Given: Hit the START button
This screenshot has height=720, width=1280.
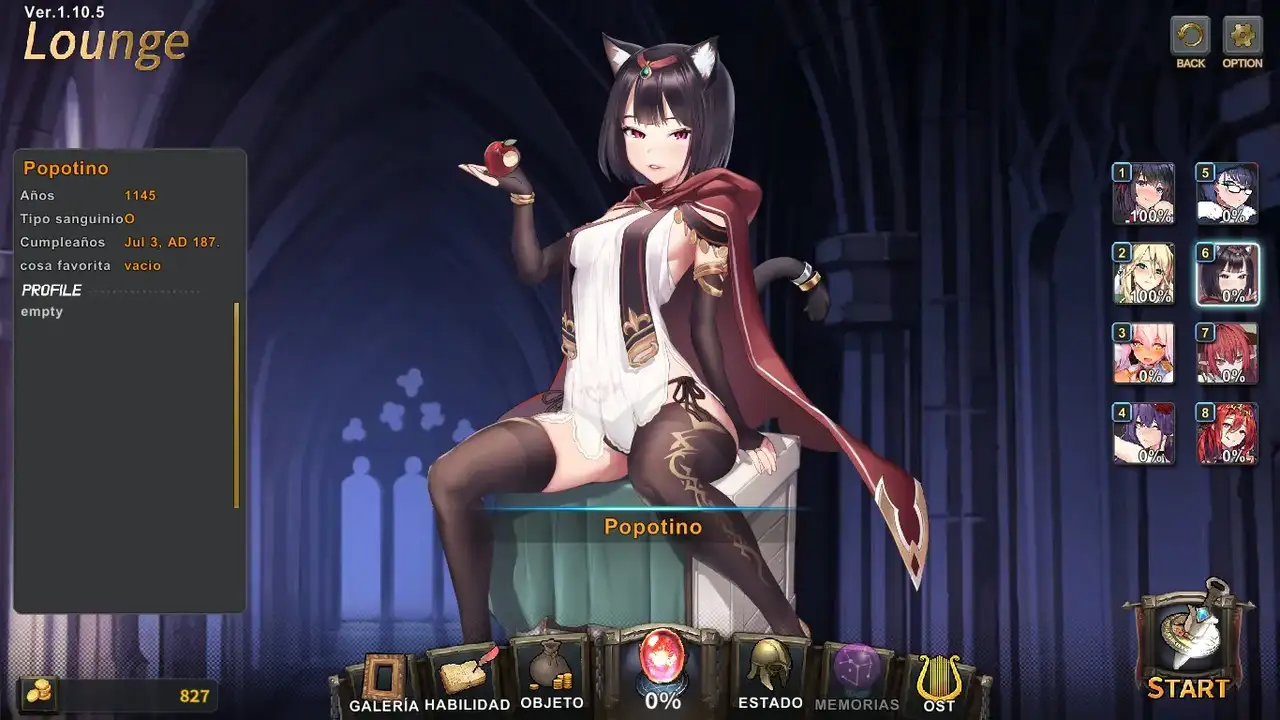Looking at the screenshot, I should point(1187,646).
